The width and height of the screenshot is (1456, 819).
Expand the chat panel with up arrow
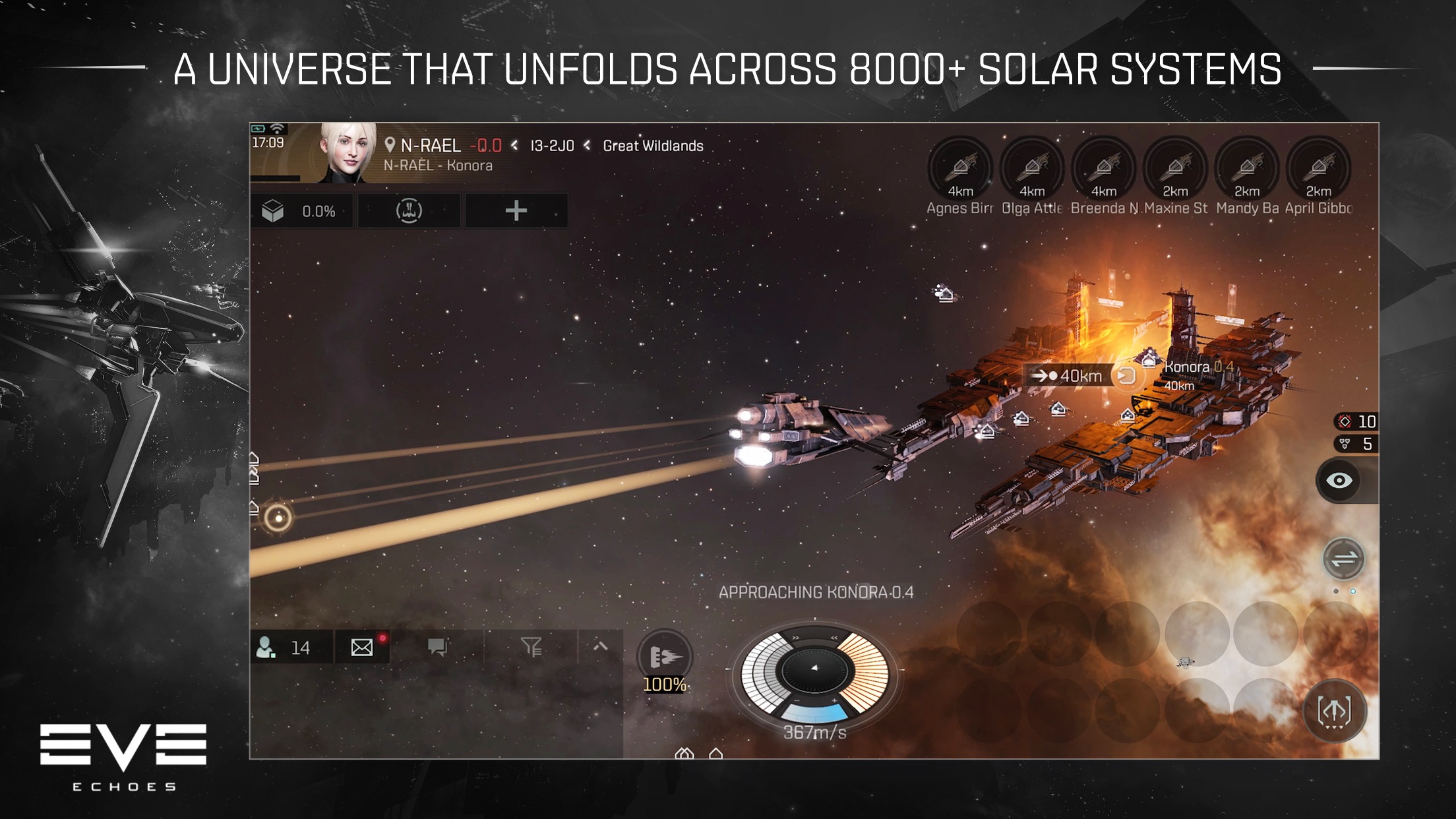pos(600,648)
